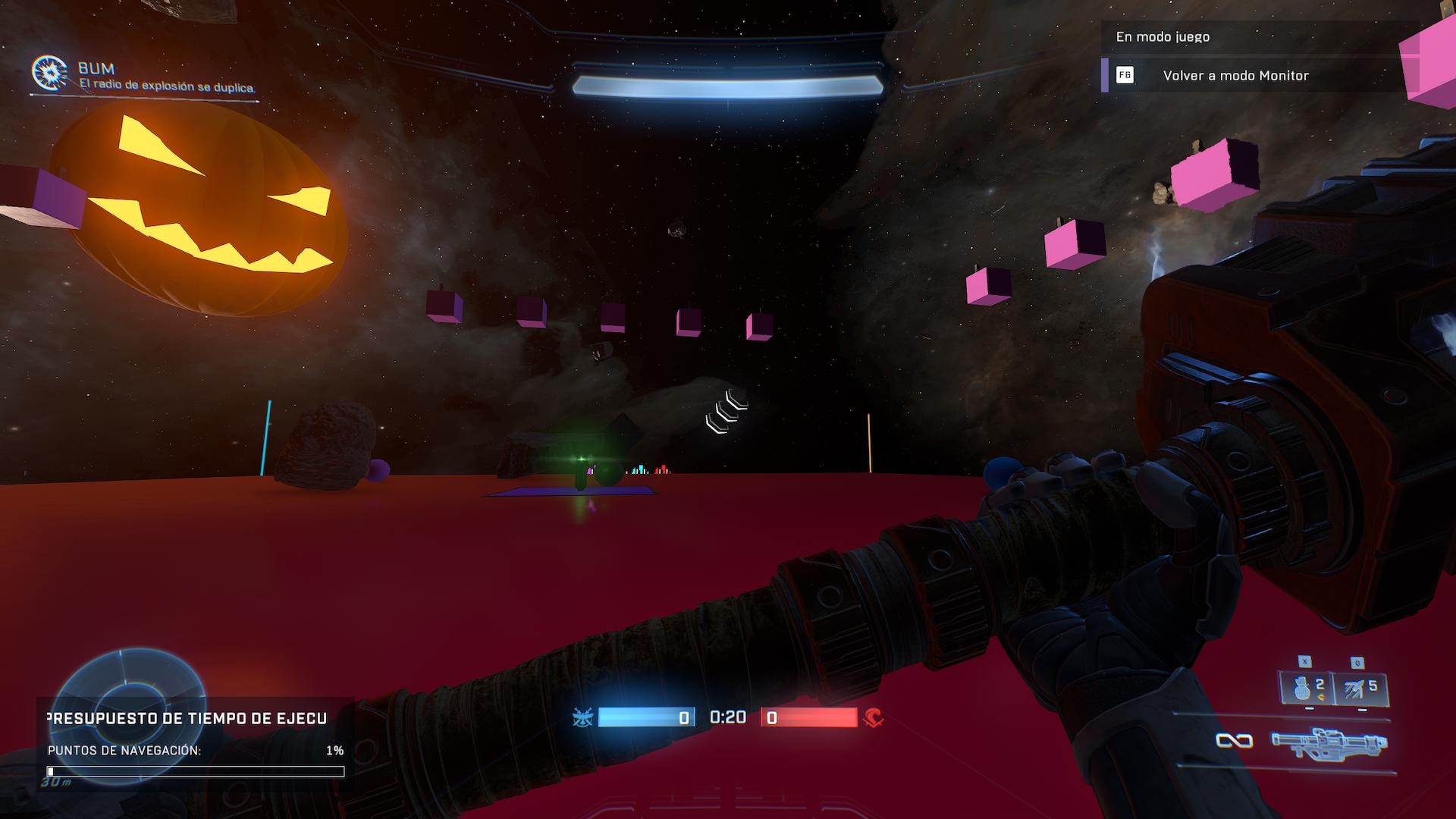Image resolution: width=1456 pixels, height=819 pixels.
Task: Activate the equipment ability slot
Action: [1360, 689]
